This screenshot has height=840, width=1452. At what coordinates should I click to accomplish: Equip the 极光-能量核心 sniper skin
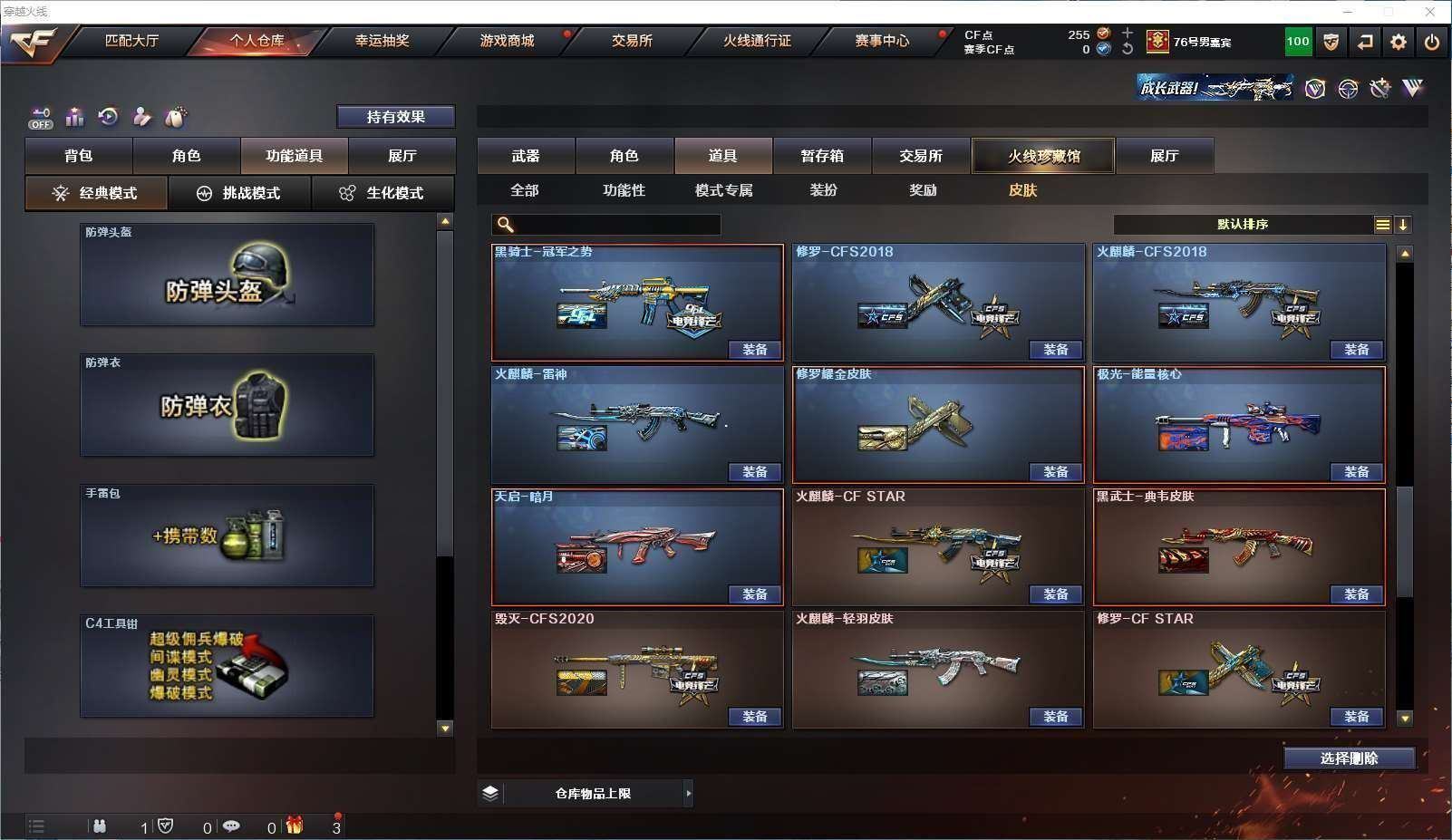1356,472
